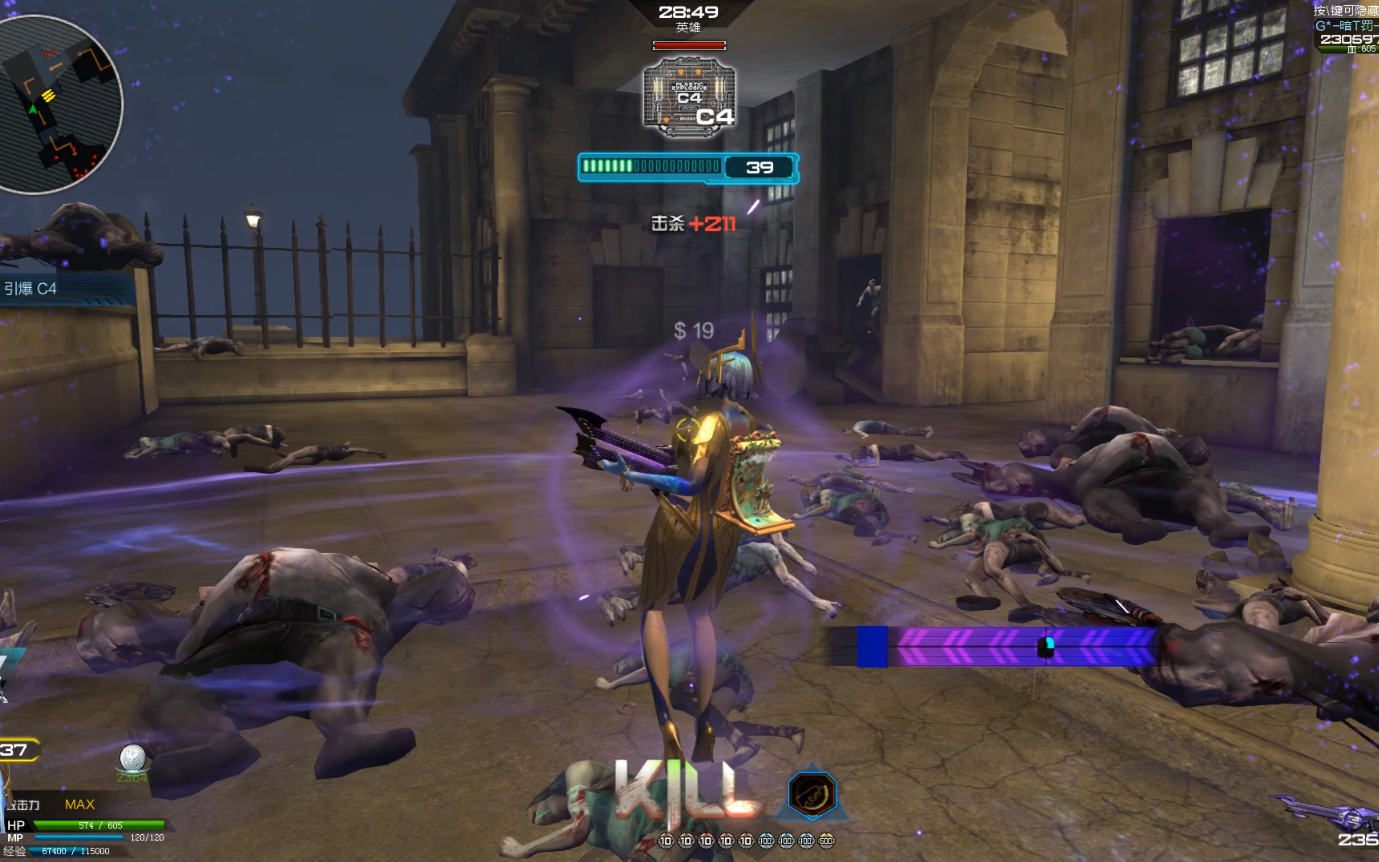The width and height of the screenshot is (1379, 862).
Task: Select the C4 objective icon
Action: pyautogui.click(x=689, y=97)
